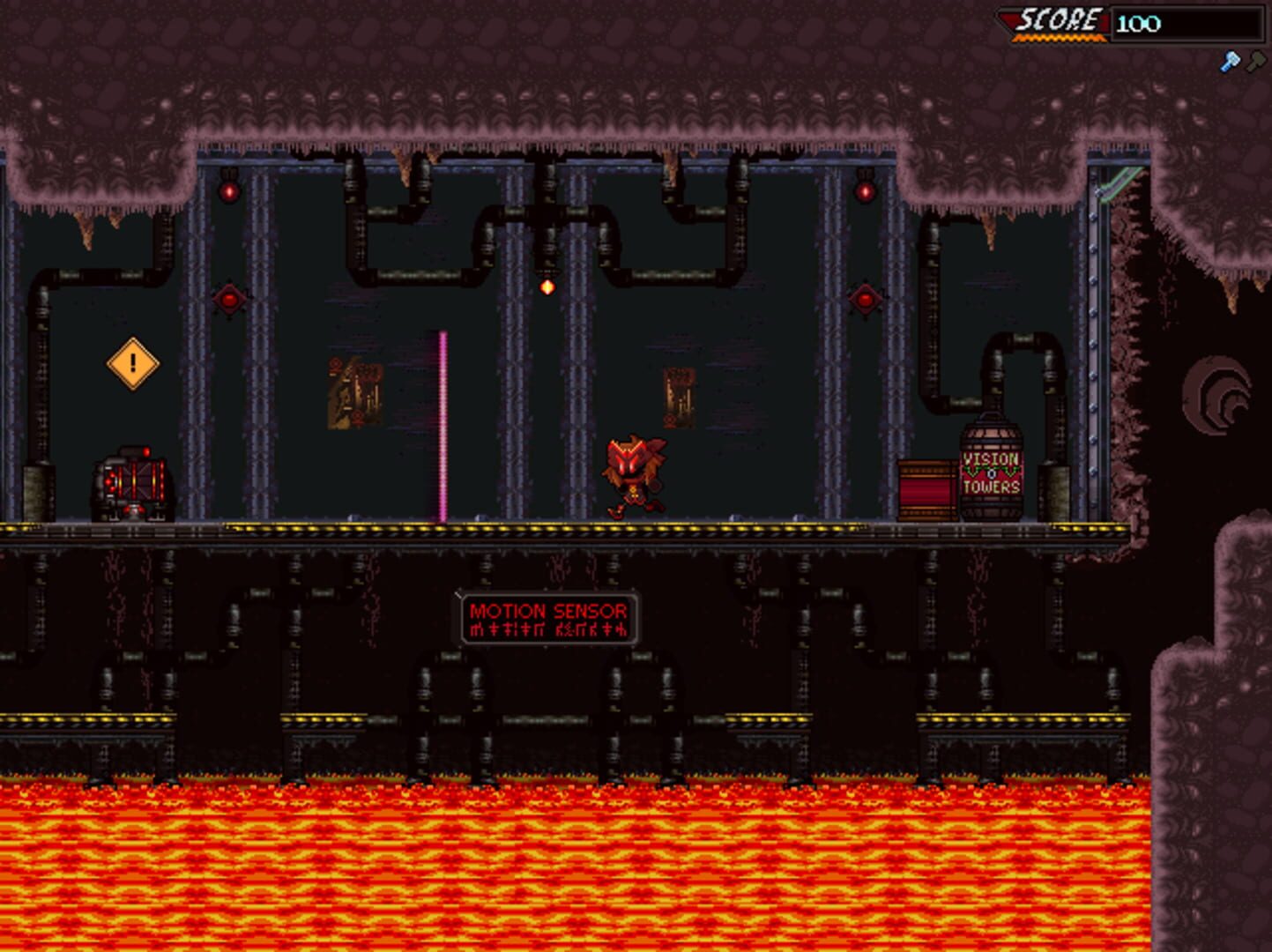Click the Motion Sensor text label
1272x952 pixels.
[x=548, y=609]
